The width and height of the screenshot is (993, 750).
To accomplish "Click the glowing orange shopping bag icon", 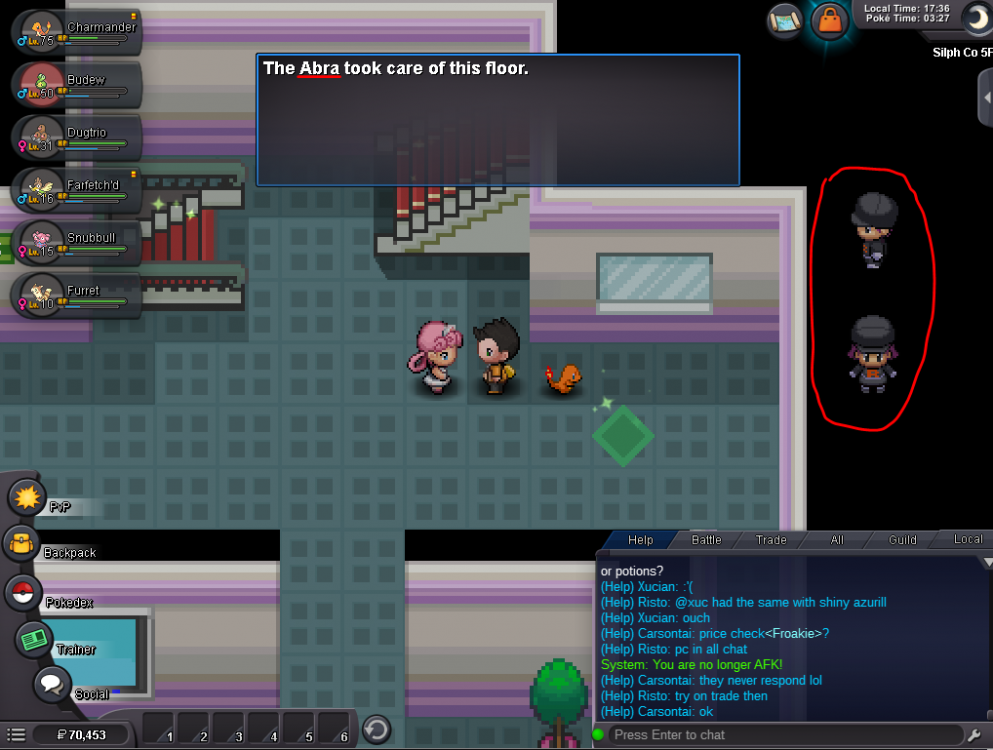I will coord(829,19).
